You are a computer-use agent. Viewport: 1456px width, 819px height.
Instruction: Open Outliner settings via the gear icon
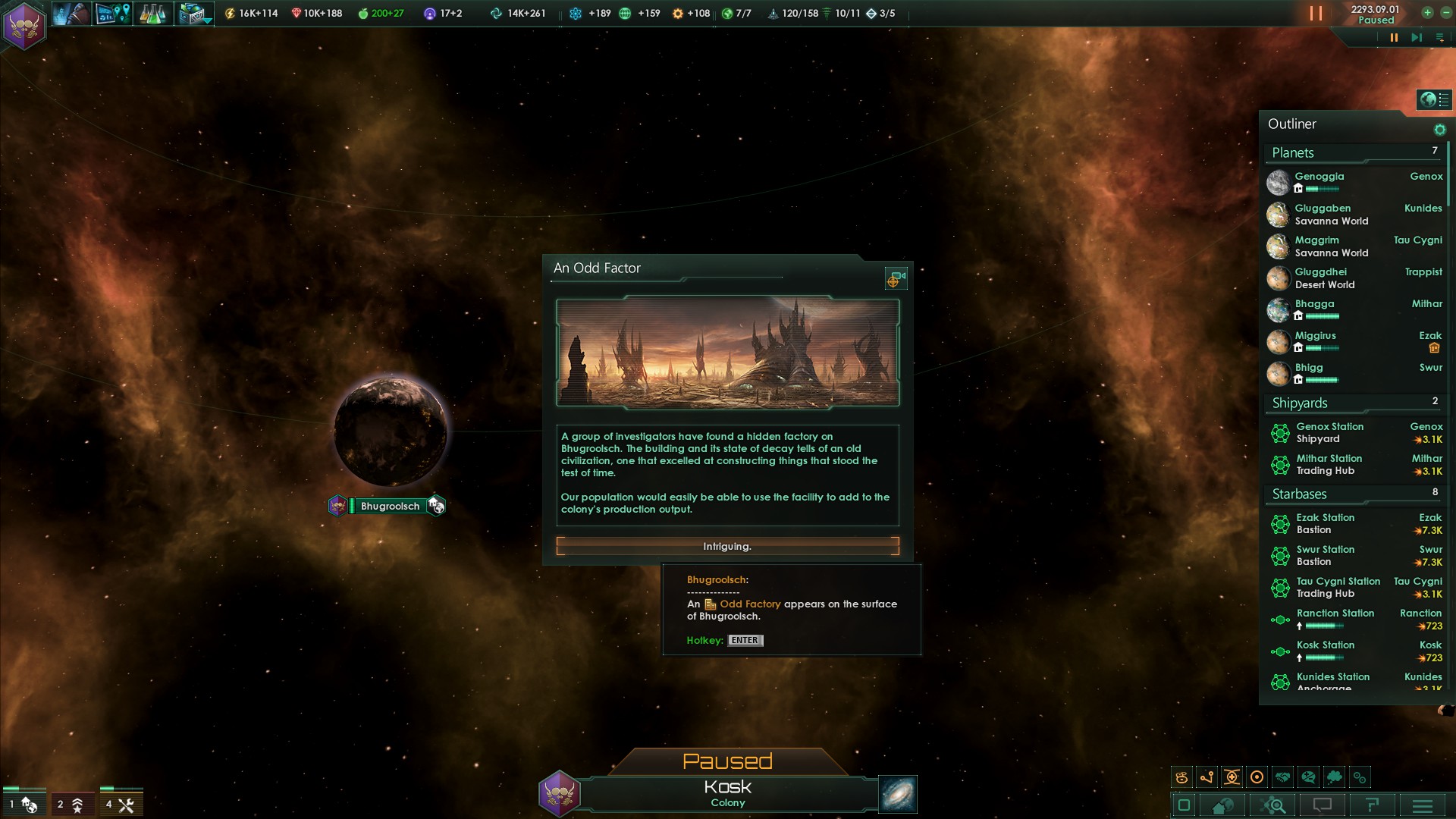tap(1440, 130)
